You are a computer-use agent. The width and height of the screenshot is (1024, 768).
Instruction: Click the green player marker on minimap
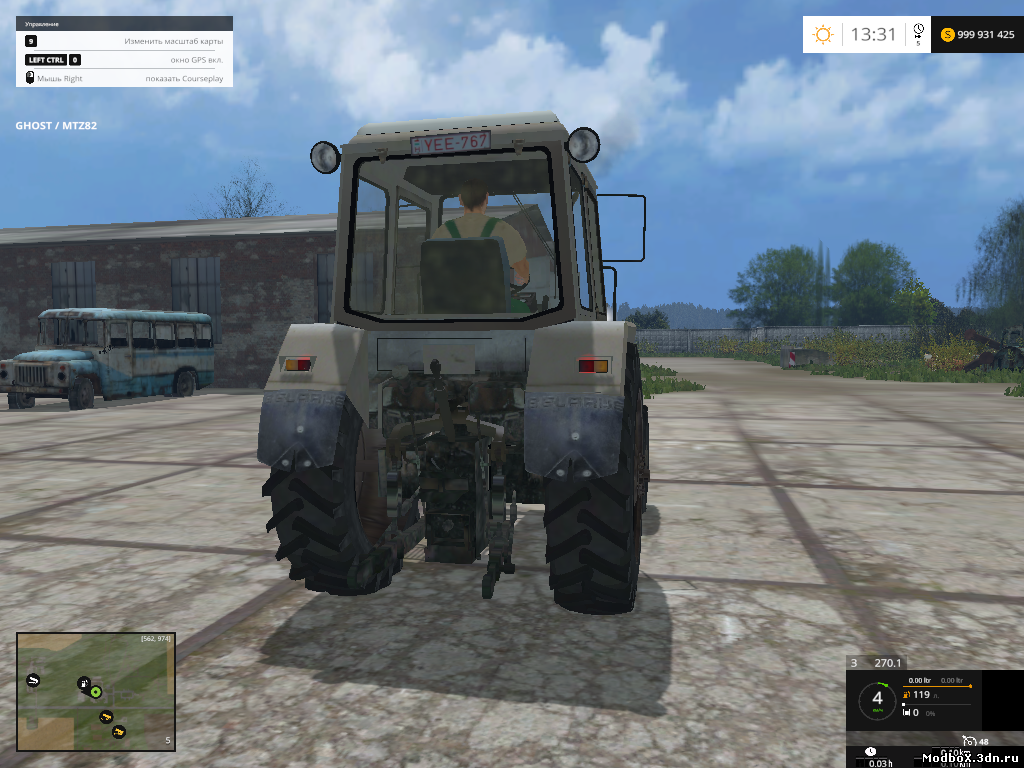pos(96,691)
